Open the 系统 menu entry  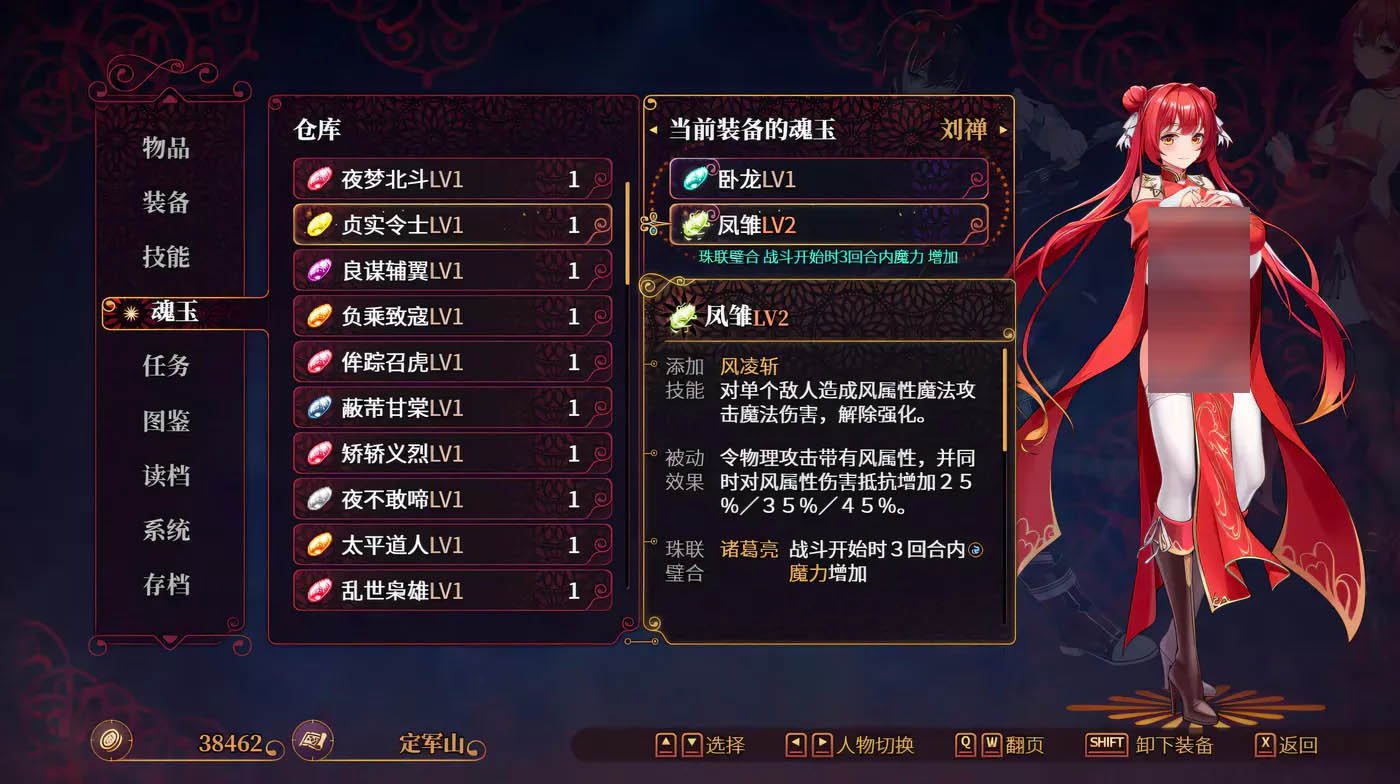point(167,531)
